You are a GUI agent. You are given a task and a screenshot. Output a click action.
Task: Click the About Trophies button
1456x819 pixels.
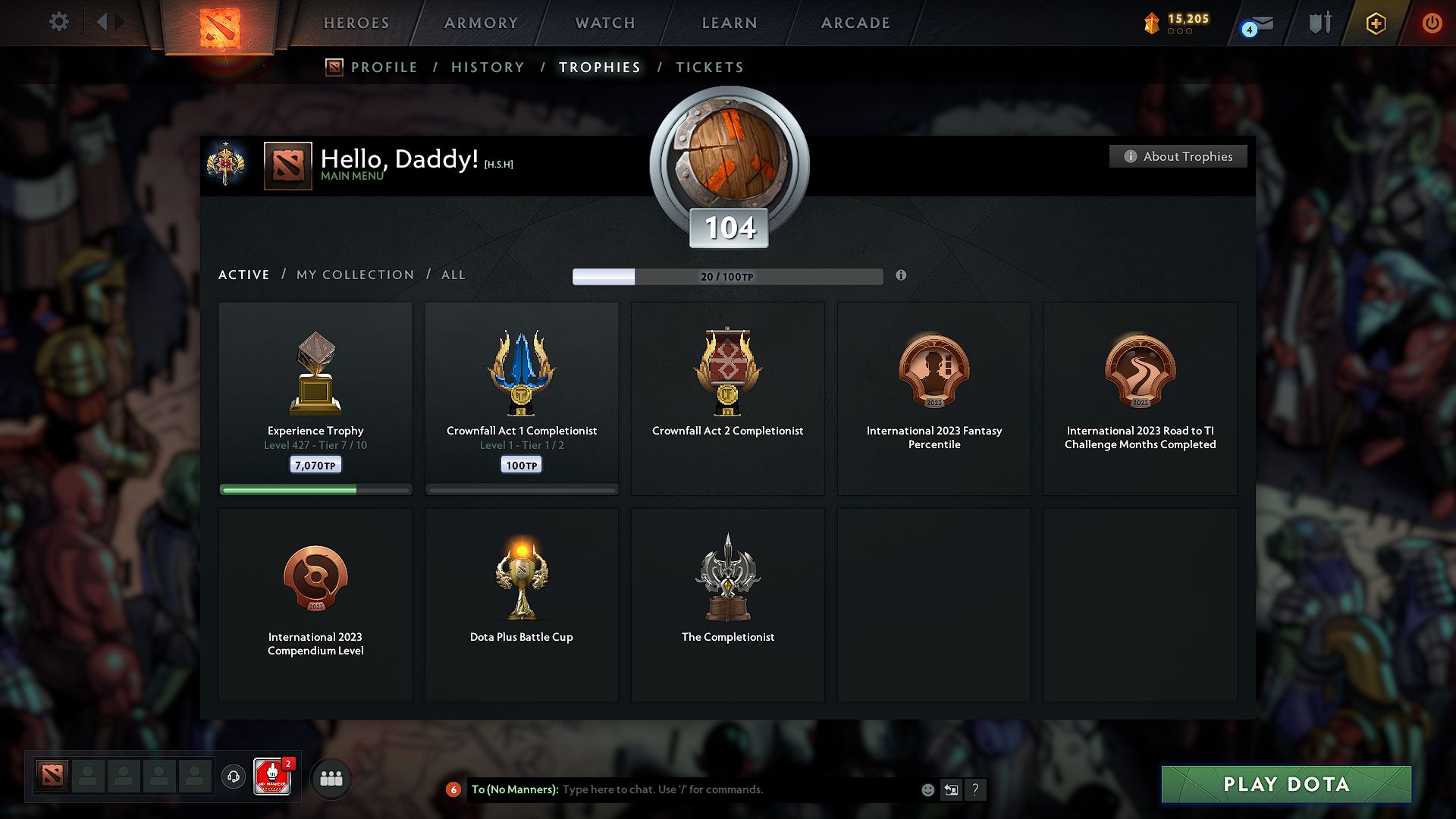pyautogui.click(x=1178, y=156)
